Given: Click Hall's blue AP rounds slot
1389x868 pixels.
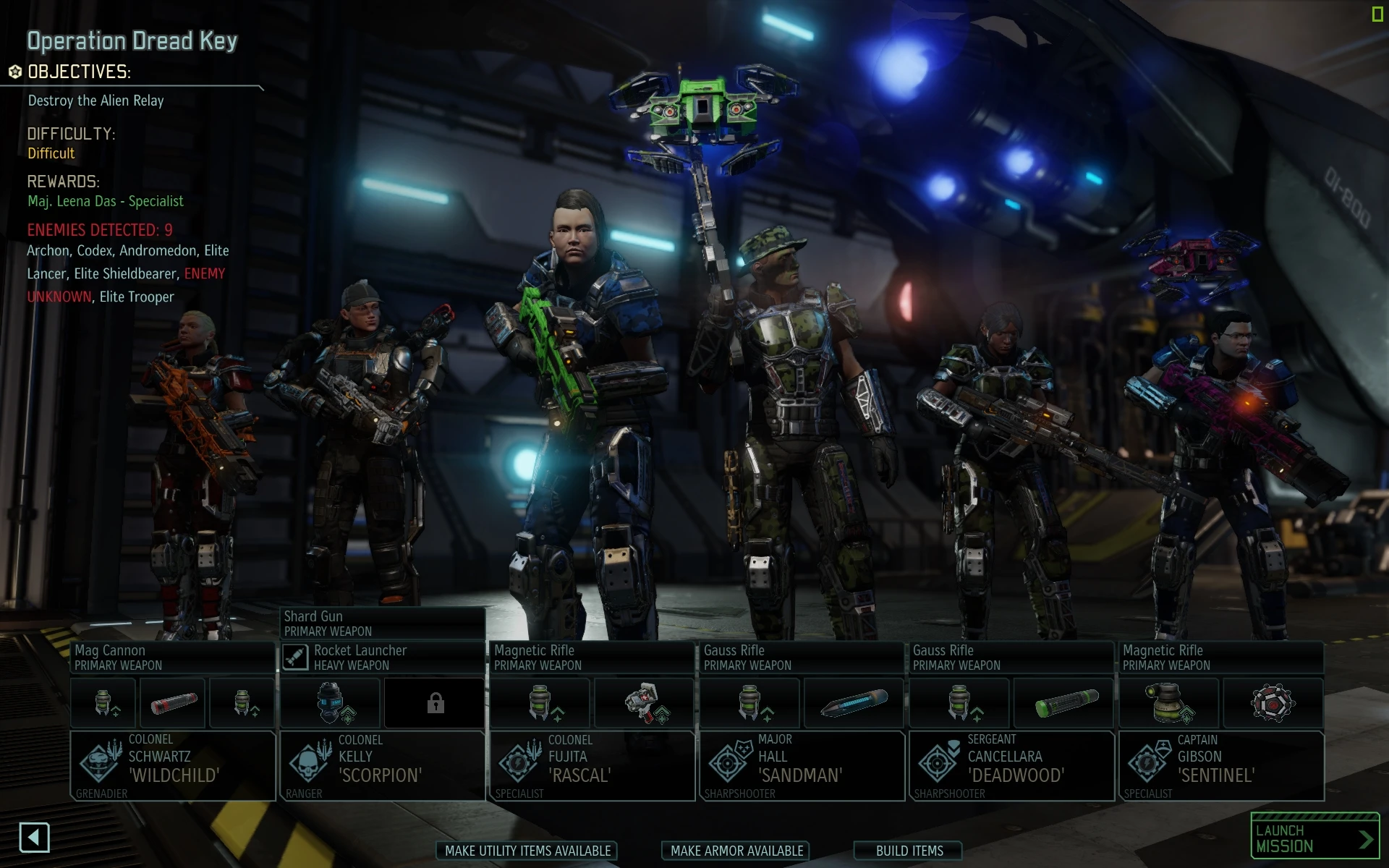Looking at the screenshot, I should (854, 702).
